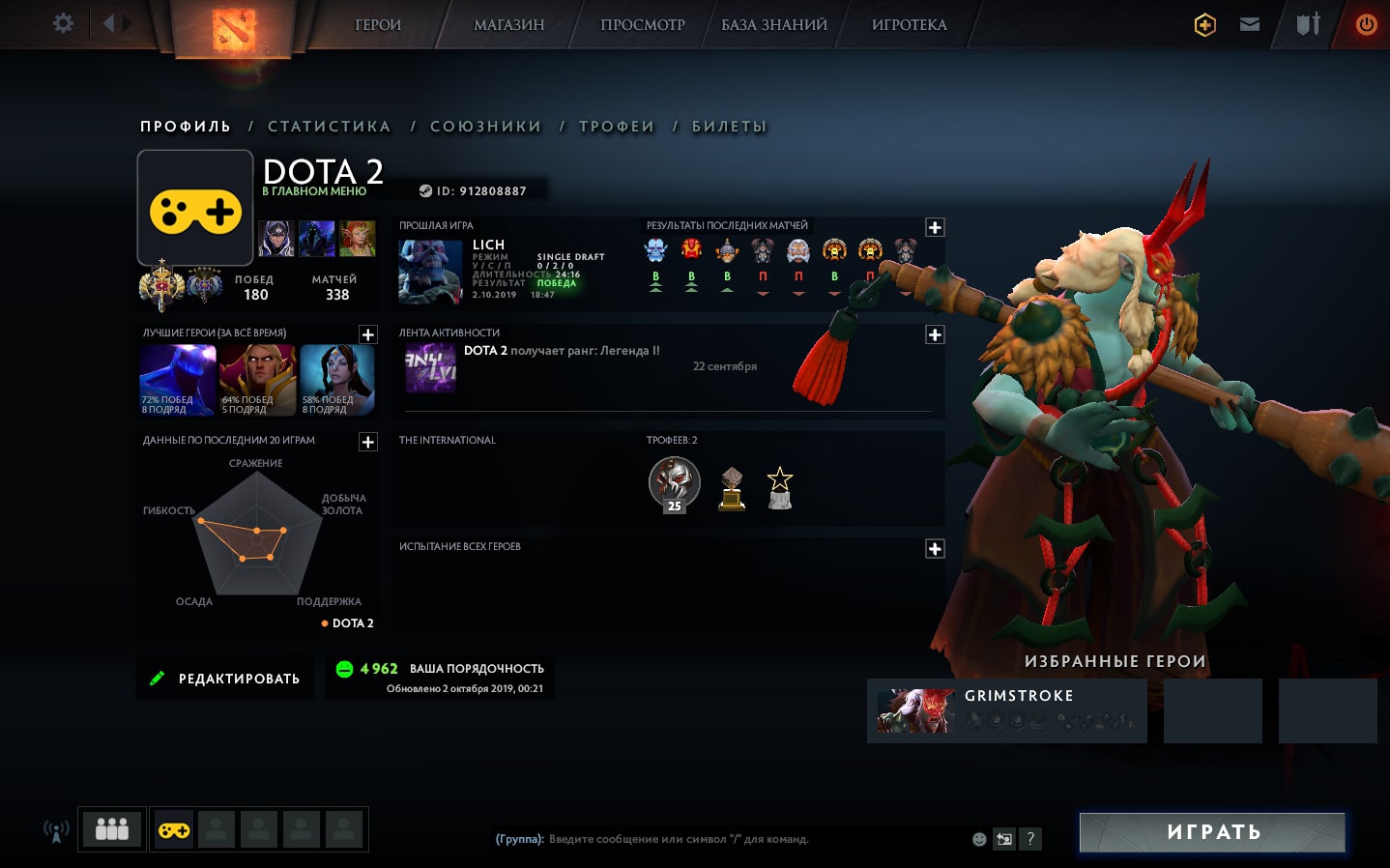Viewport: 1390px width, 868px height.
Task: Select the Grimstroke favorite hero card
Action: [1006, 710]
